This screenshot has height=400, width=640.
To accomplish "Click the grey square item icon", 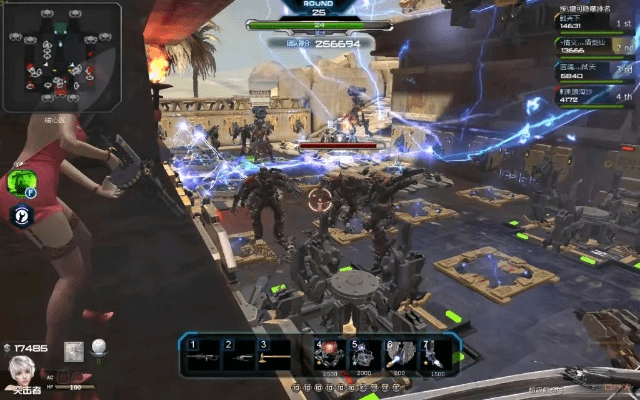I will pos(72,350).
